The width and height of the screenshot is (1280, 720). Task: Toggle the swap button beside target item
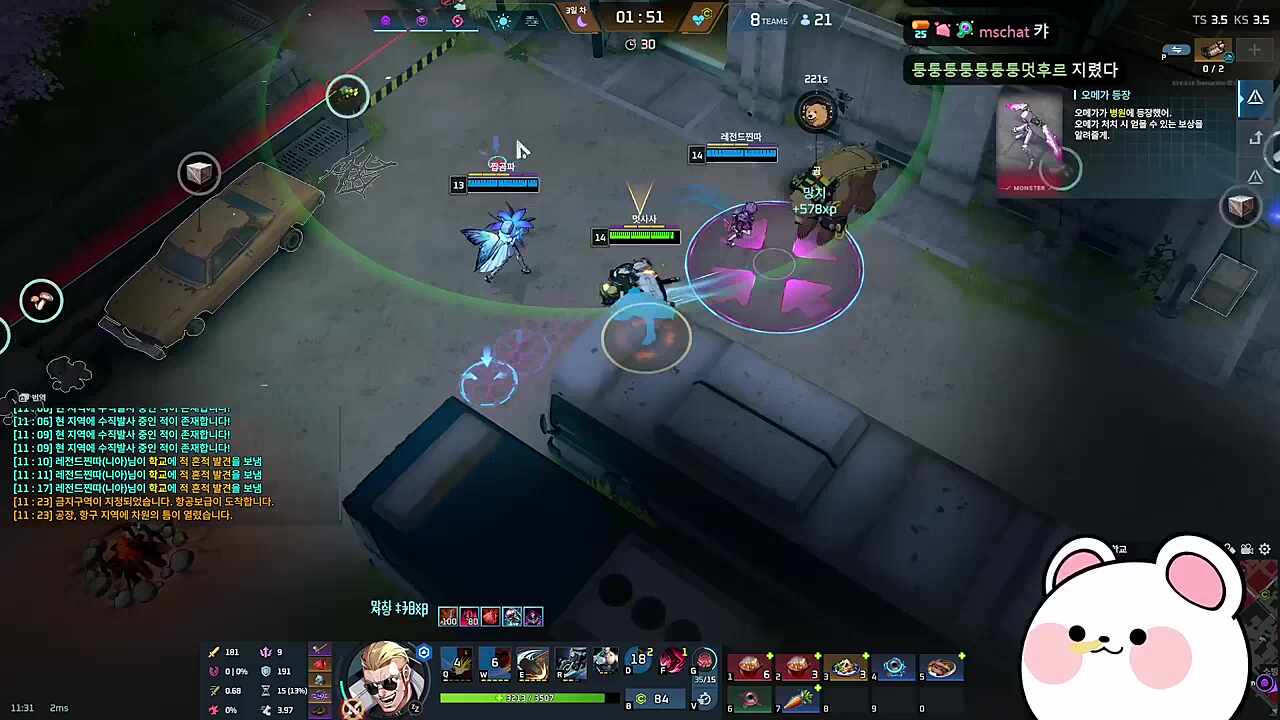tap(1176, 50)
